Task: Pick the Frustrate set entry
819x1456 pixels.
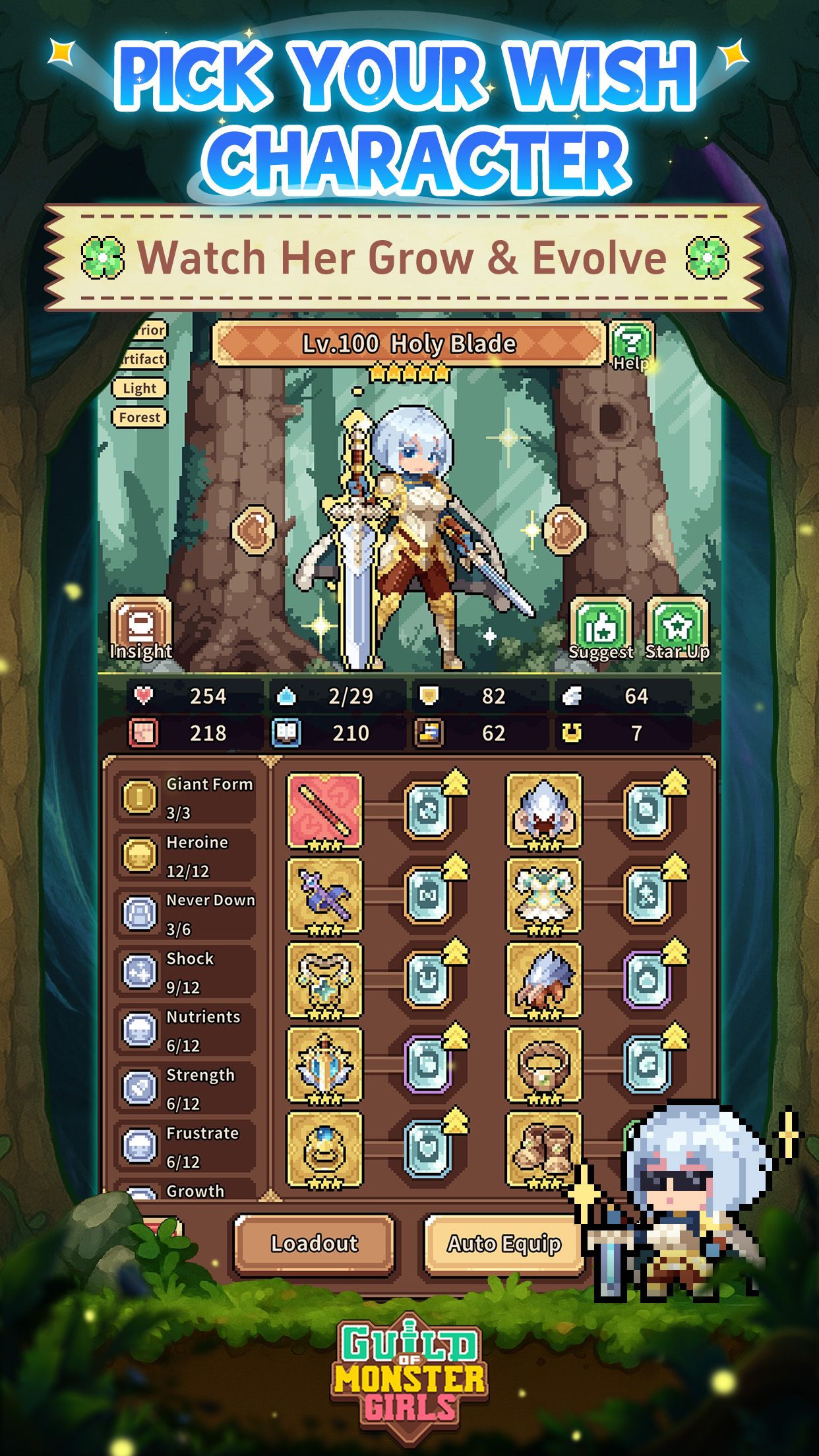Action: (186, 1146)
